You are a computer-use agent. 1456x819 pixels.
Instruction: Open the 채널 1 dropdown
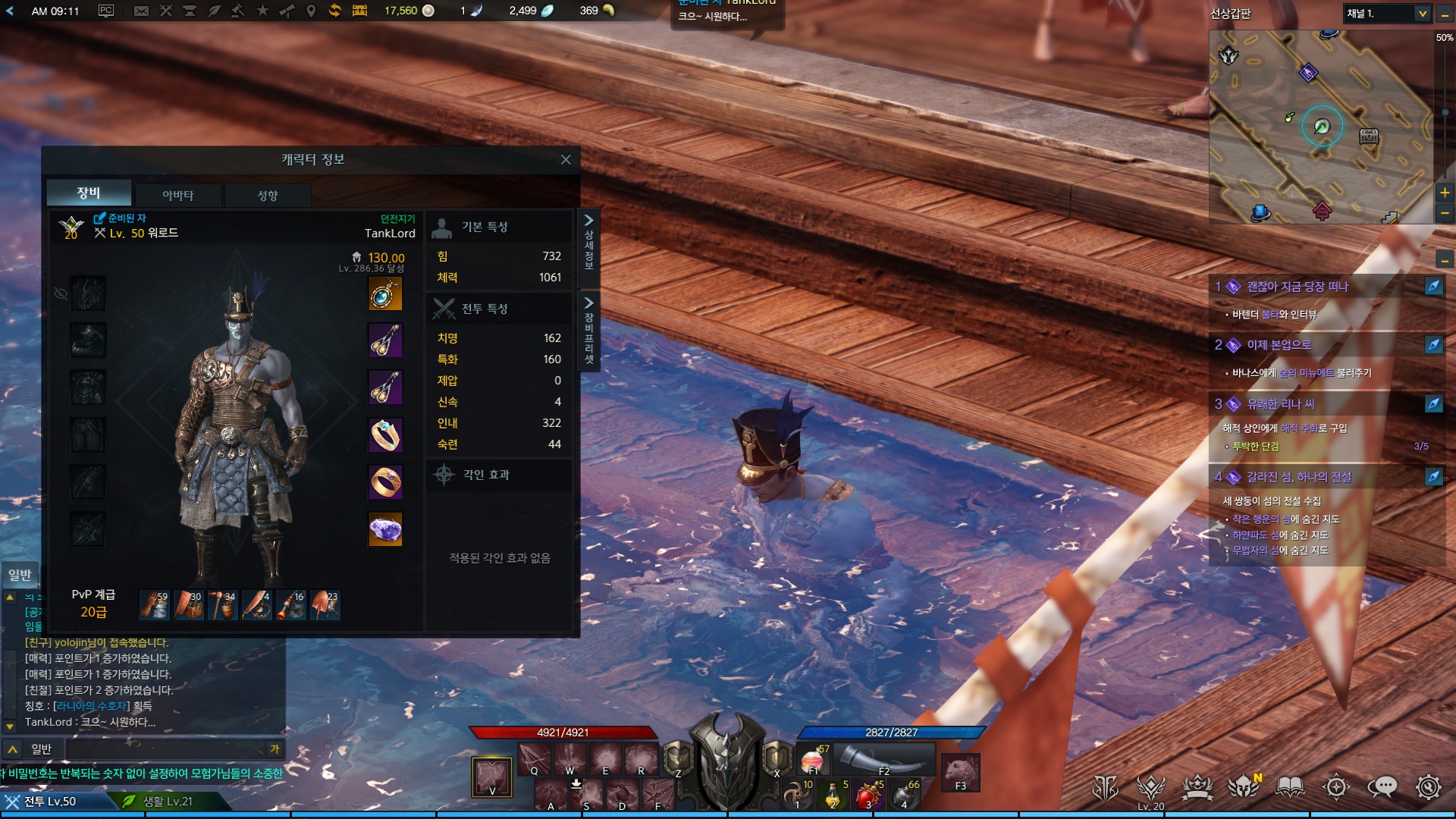pyautogui.click(x=1387, y=14)
